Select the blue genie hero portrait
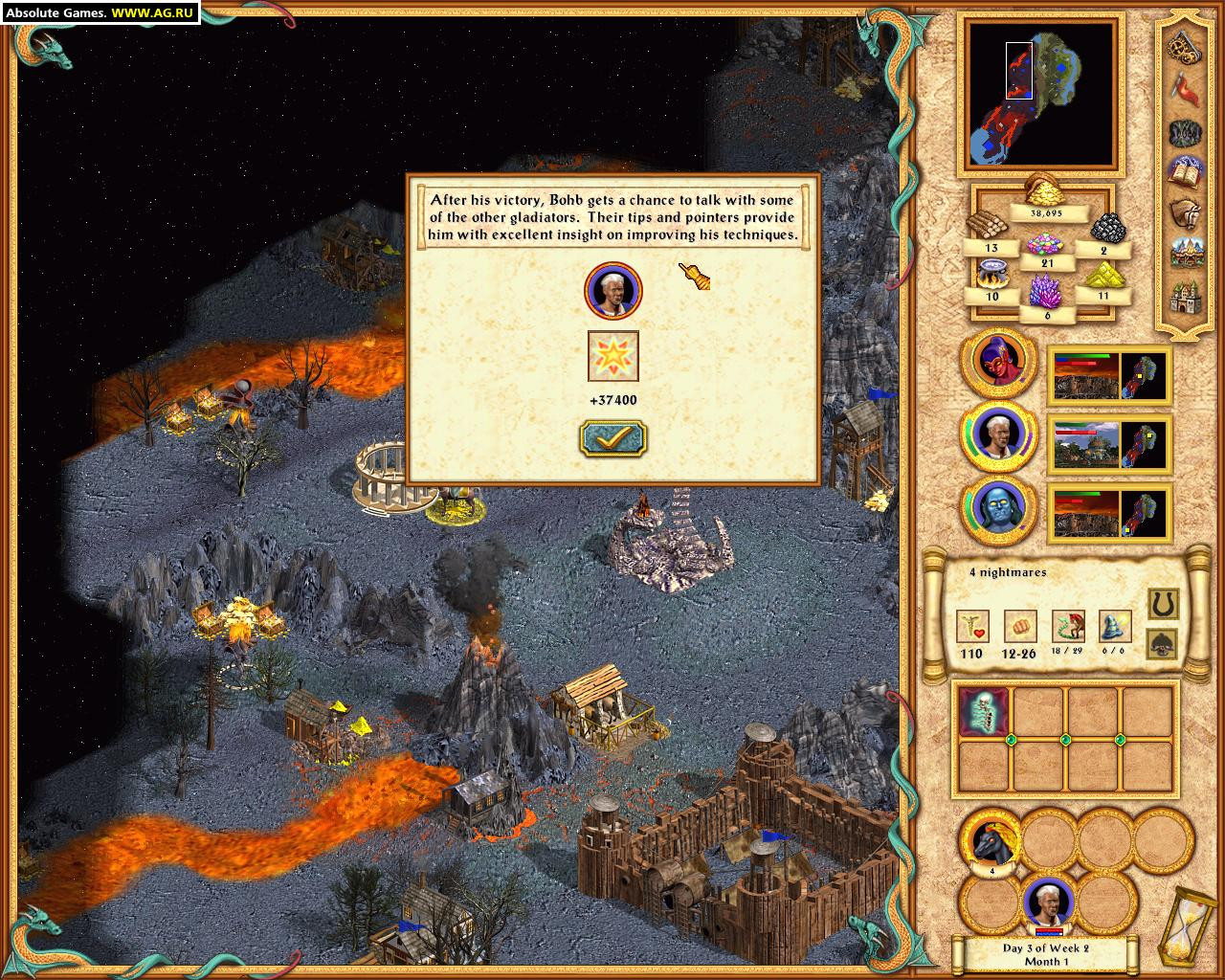This screenshot has height=980, width=1225. (x=999, y=510)
